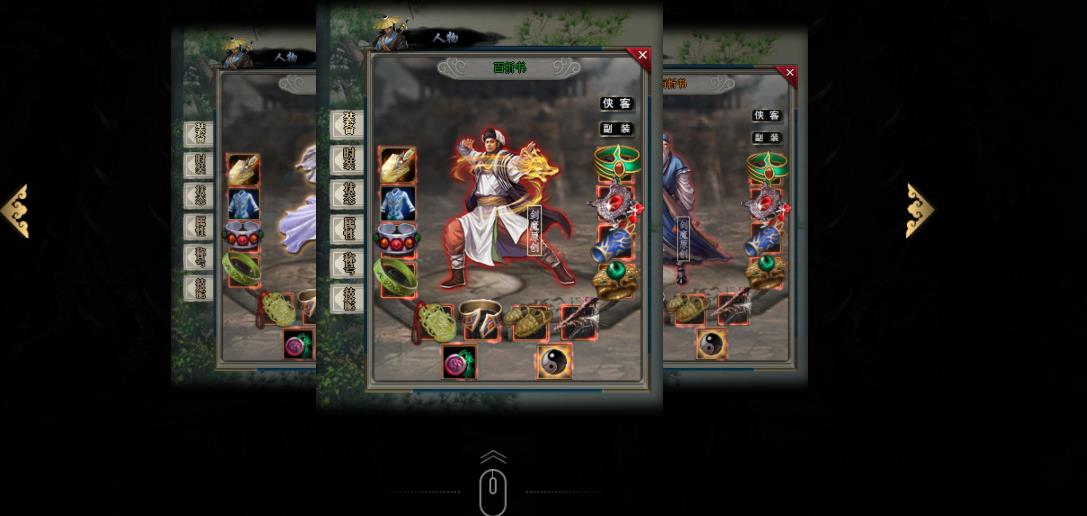Click the 副装 button in the front panel

616,129
